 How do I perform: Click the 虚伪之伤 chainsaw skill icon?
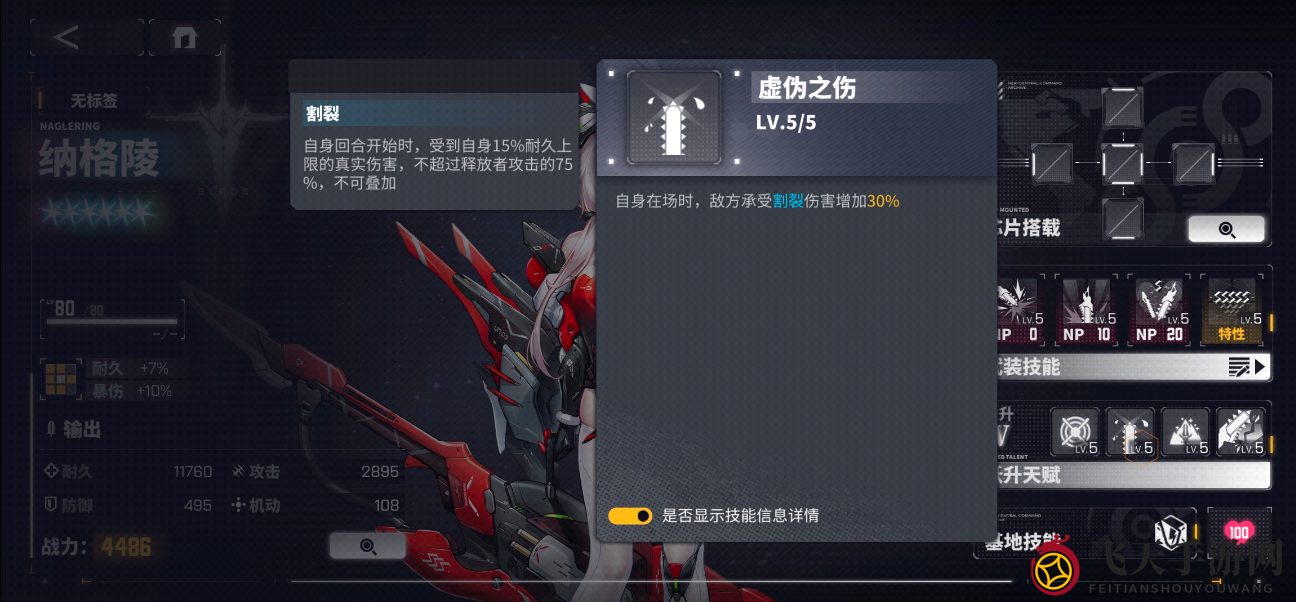coord(673,118)
